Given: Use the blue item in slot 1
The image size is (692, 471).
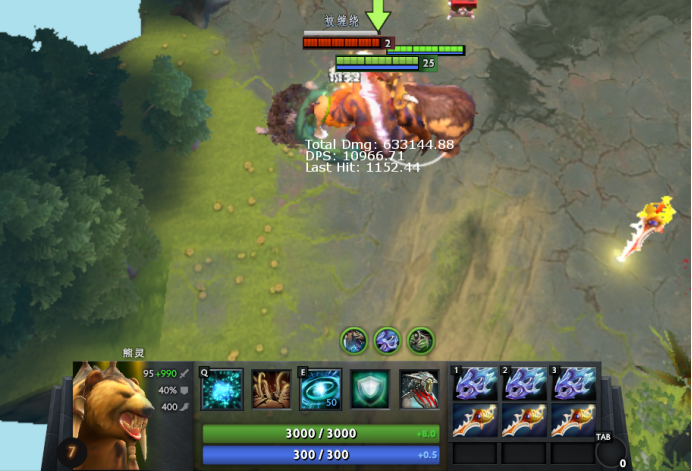Looking at the screenshot, I should (x=474, y=384).
